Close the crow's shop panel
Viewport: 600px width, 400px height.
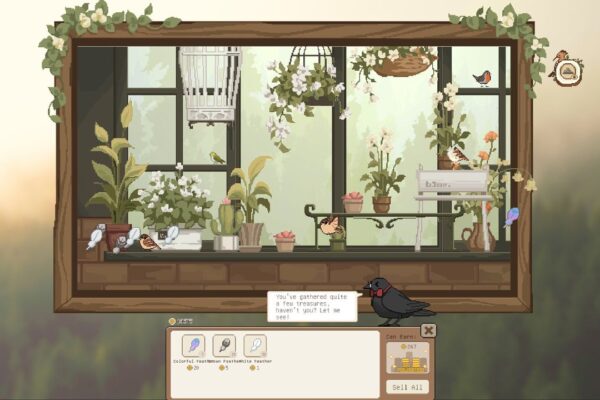pos(428,330)
